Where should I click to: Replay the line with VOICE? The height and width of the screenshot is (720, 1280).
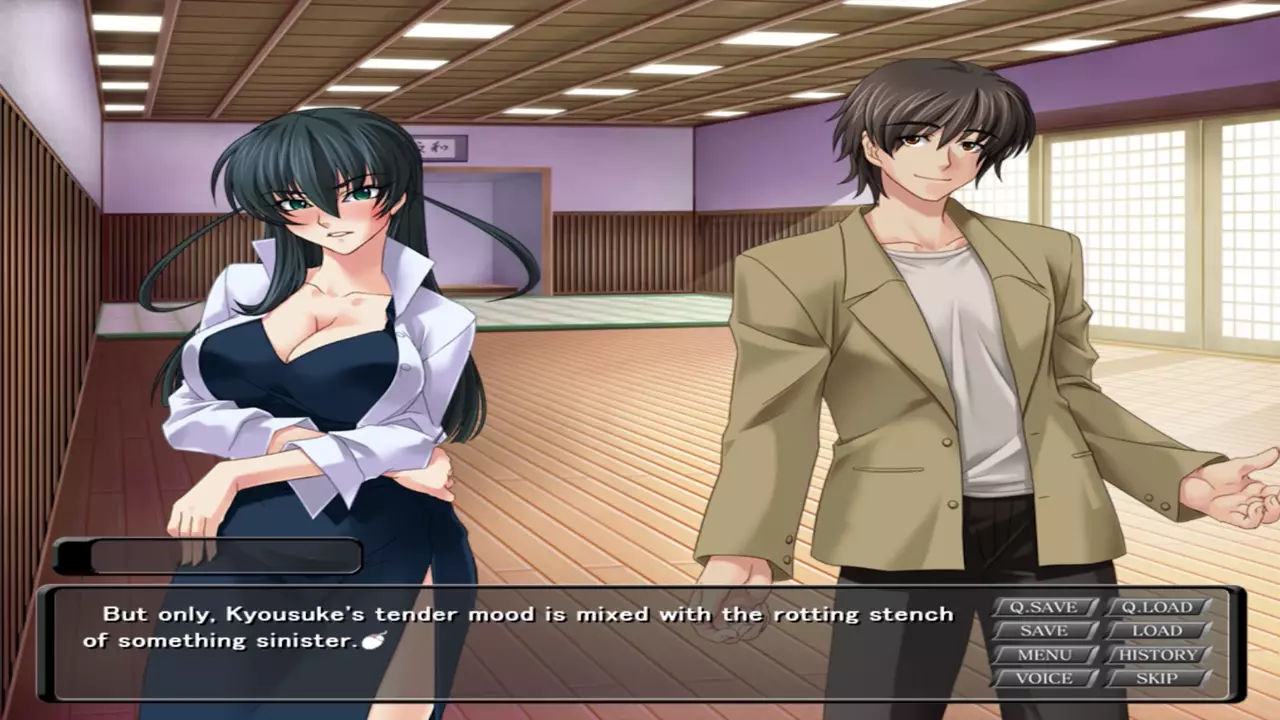click(x=1043, y=679)
